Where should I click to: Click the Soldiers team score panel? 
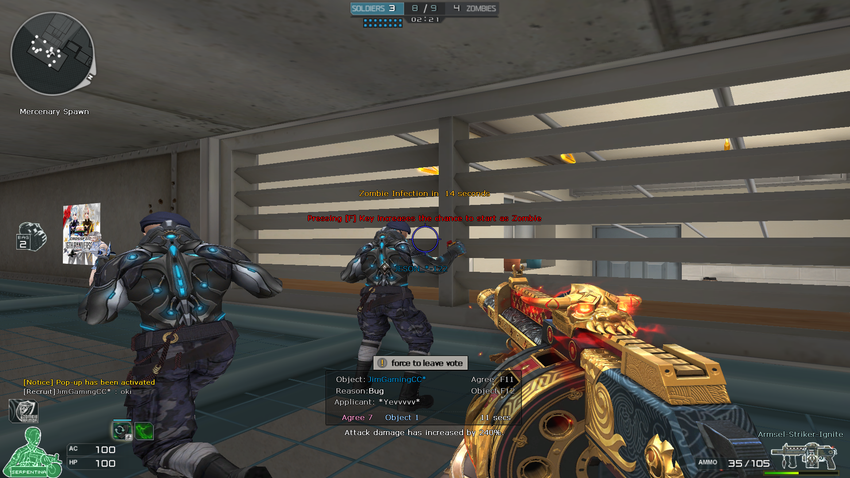click(375, 9)
